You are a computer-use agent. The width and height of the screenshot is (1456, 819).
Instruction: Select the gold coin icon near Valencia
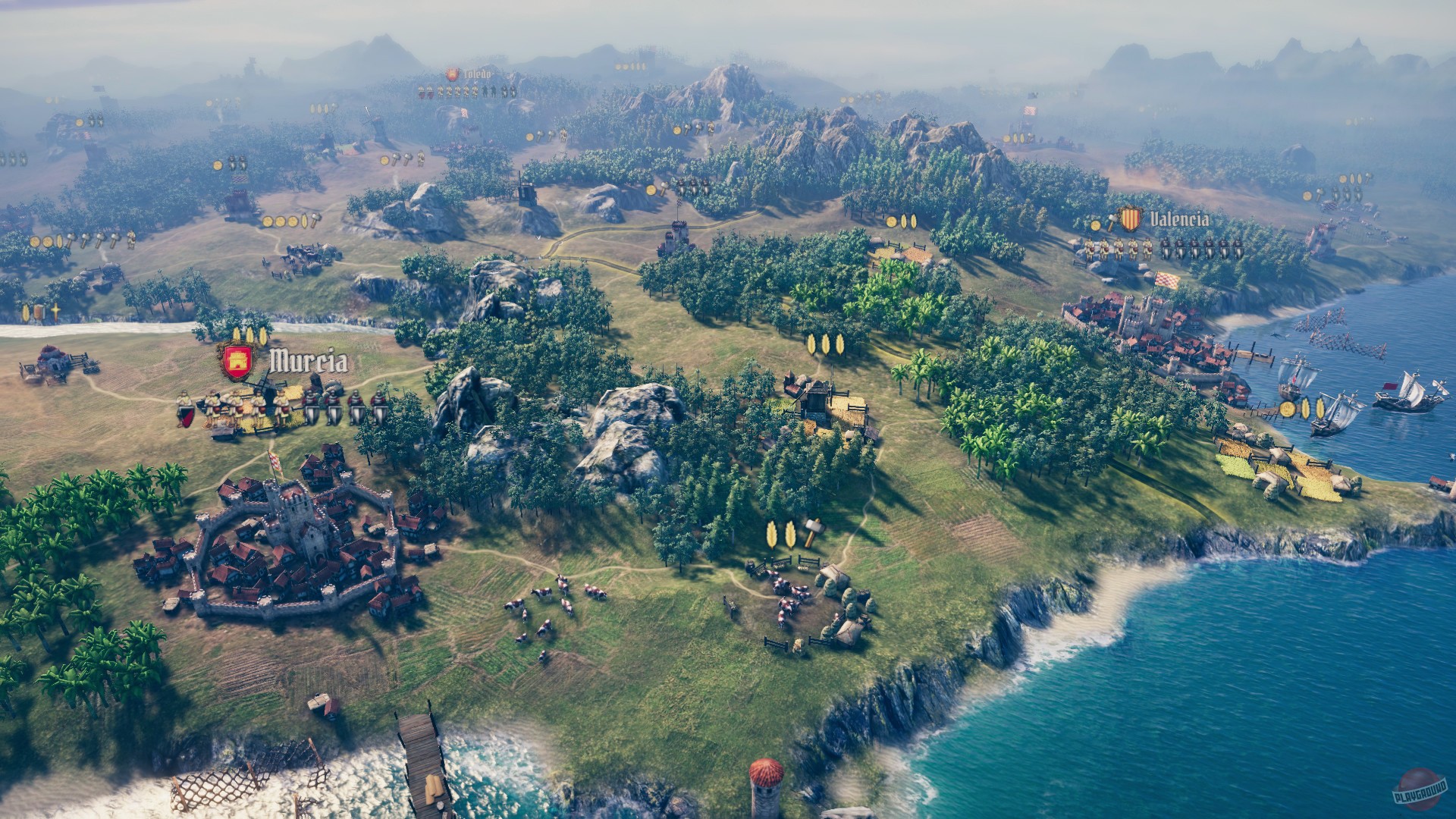[1095, 225]
